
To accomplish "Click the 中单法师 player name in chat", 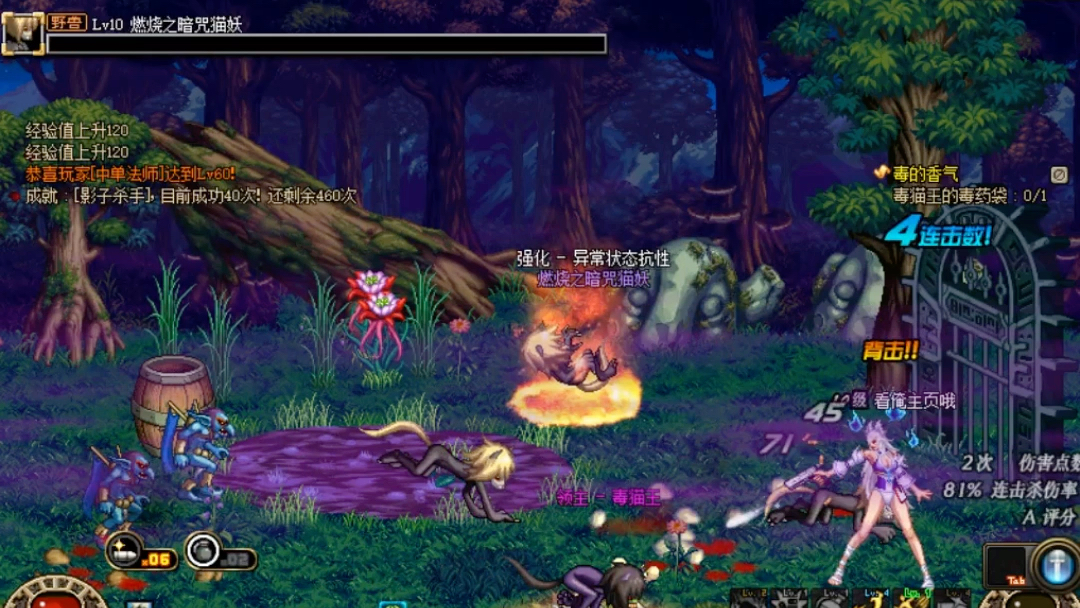I will click(x=127, y=172).
